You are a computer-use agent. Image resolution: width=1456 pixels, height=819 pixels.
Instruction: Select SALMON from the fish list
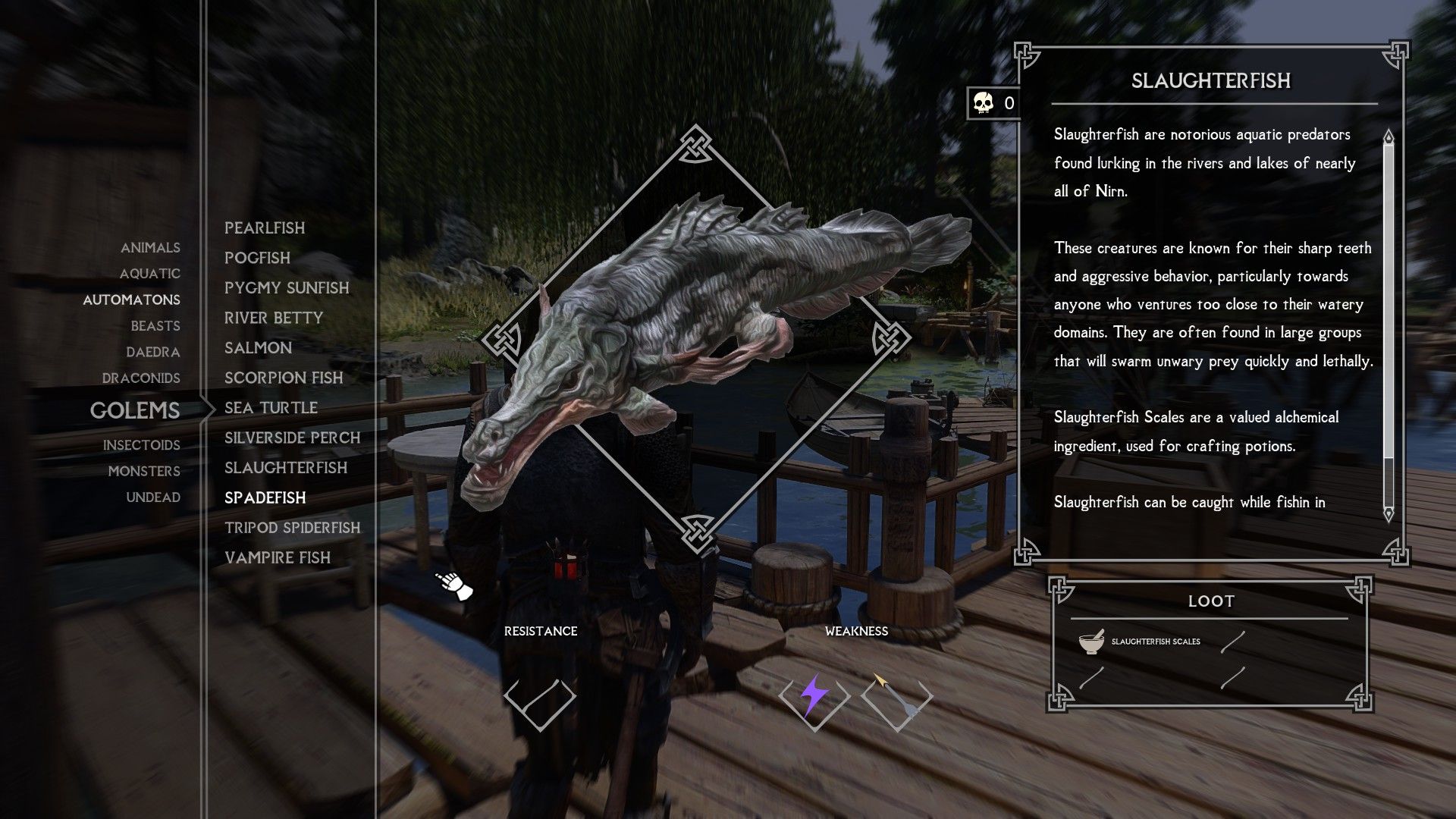259,347
